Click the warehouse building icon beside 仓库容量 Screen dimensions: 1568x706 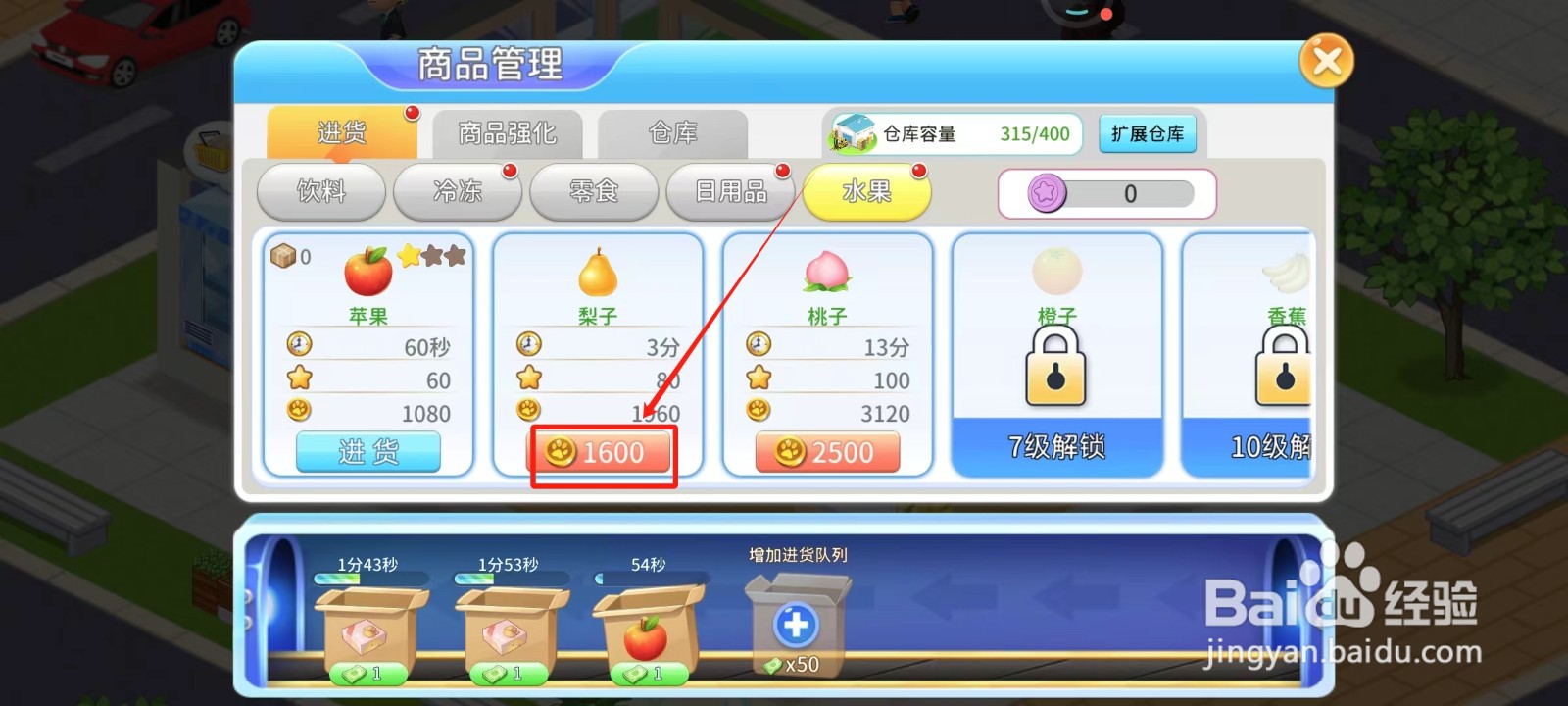coord(855,134)
